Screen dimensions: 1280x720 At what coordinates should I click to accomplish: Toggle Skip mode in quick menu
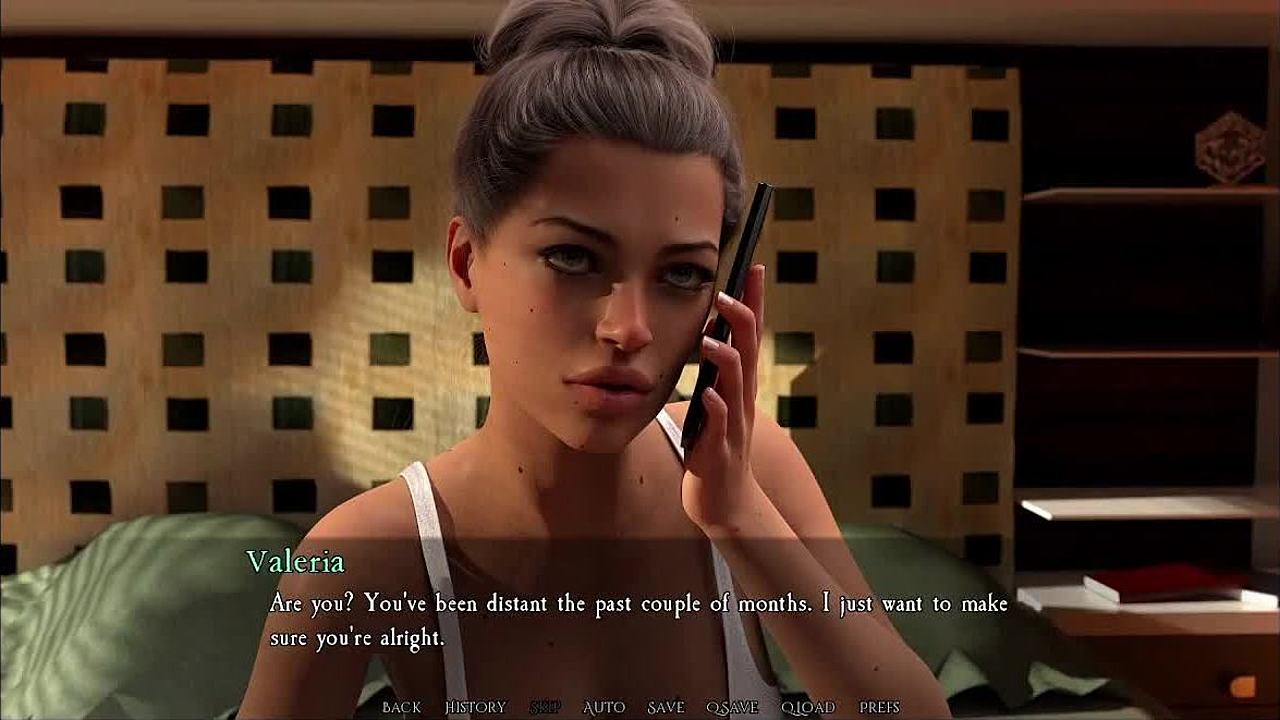[x=545, y=707]
